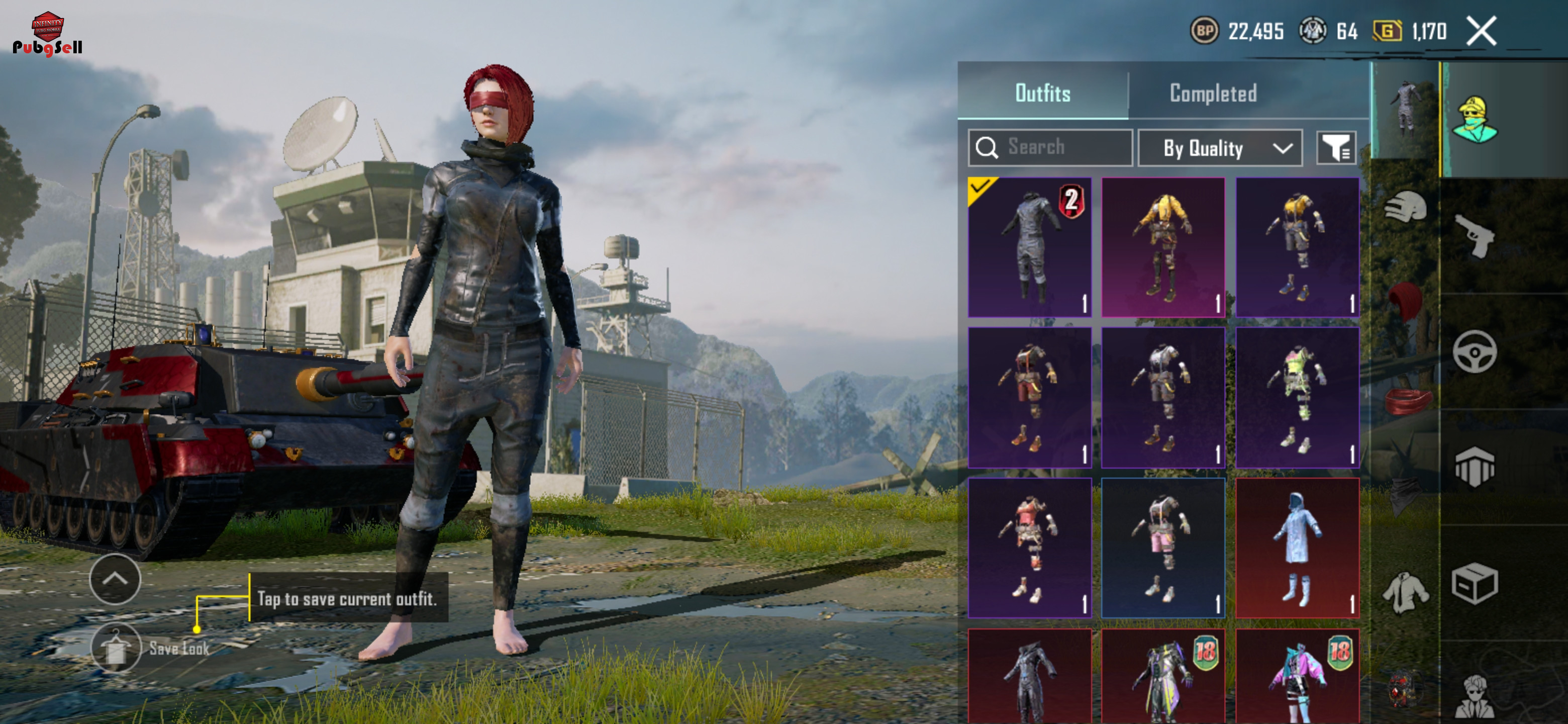This screenshot has height=724, width=1568.
Task: Select the equipped dark leather outfit
Action: tap(1029, 247)
